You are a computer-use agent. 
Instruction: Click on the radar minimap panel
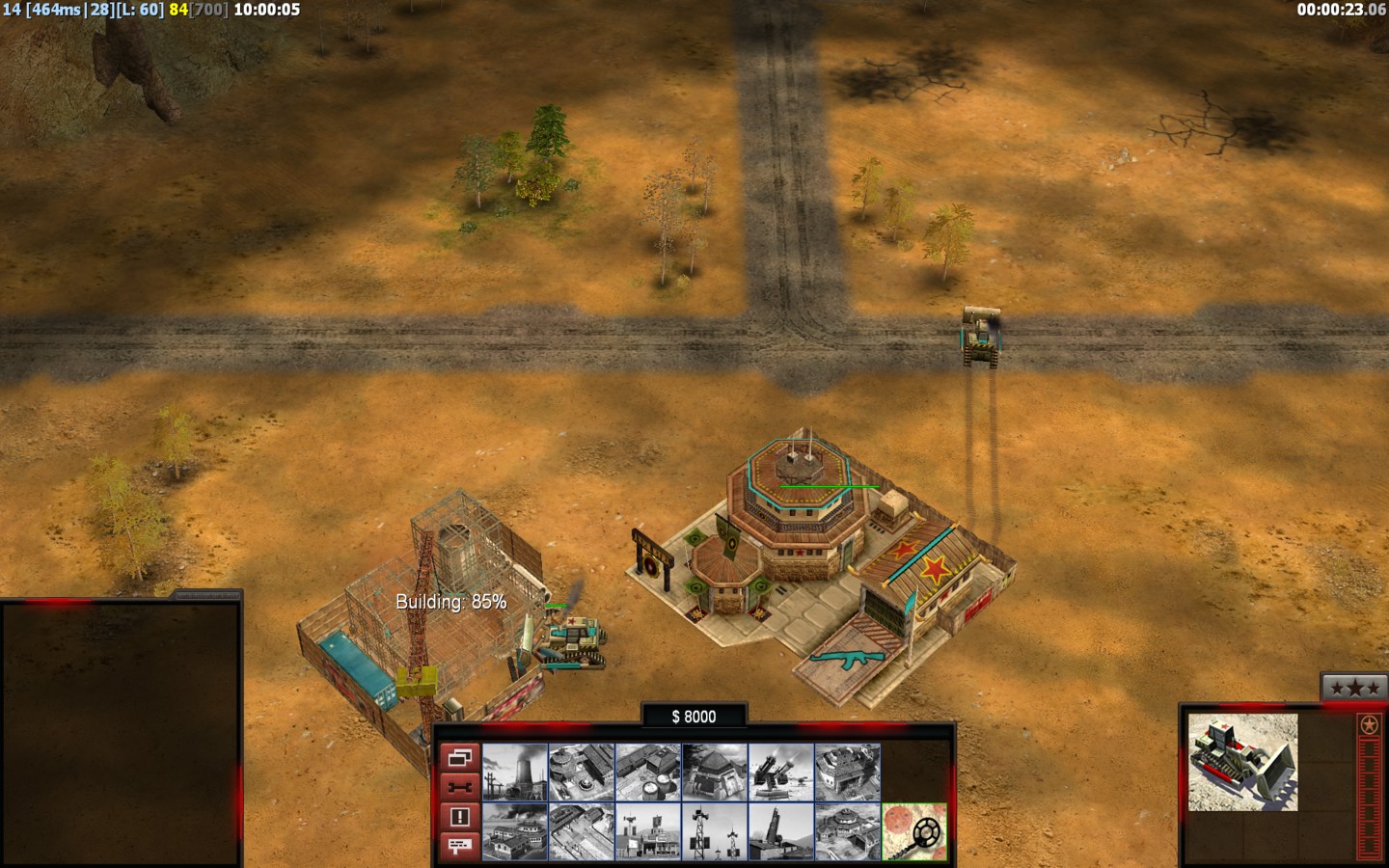pyautogui.click(x=120, y=733)
